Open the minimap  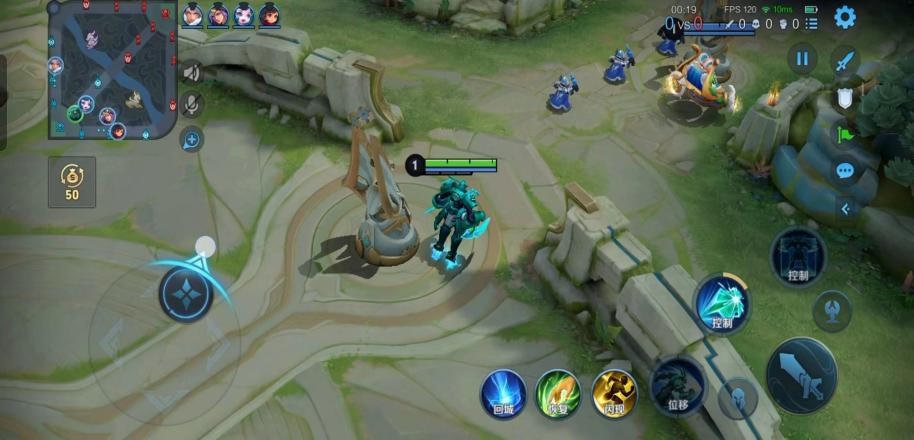(112, 70)
